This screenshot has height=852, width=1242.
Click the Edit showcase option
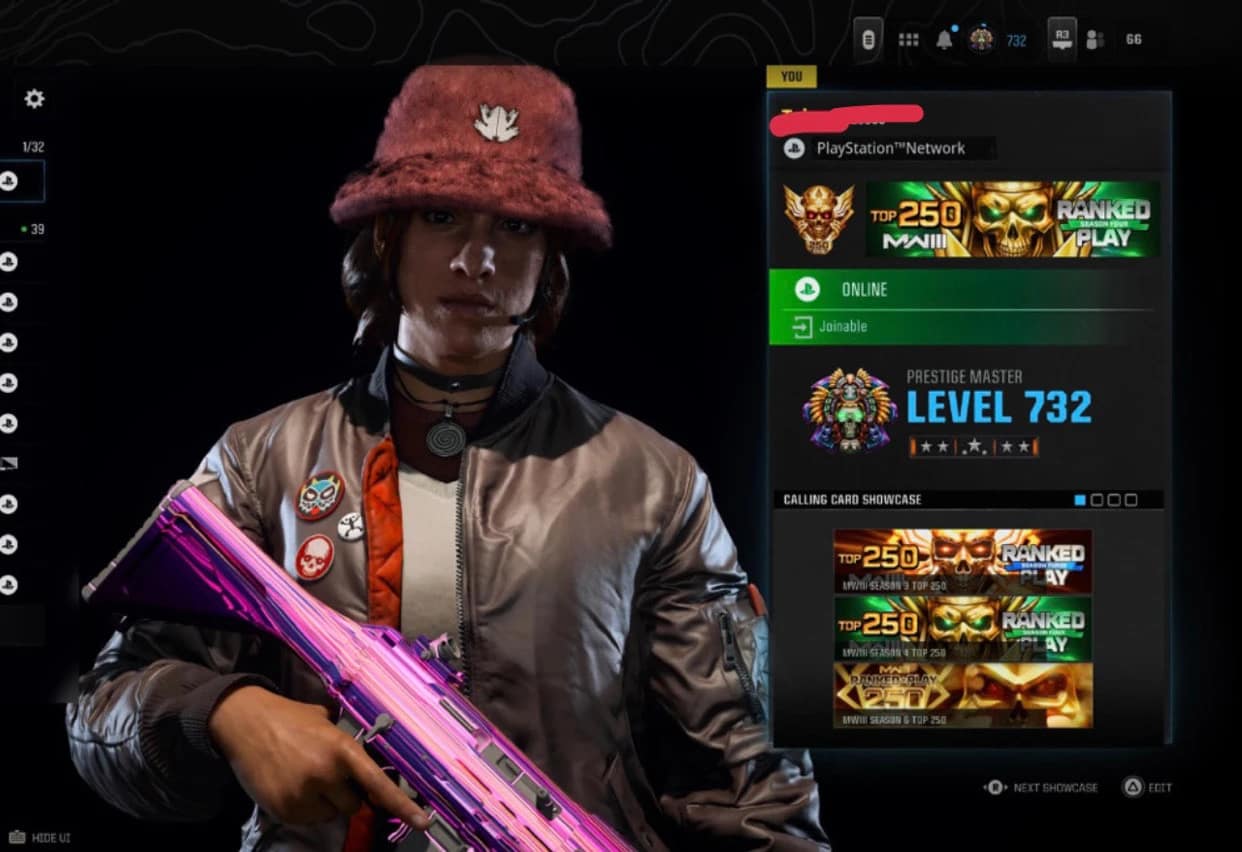click(1147, 787)
